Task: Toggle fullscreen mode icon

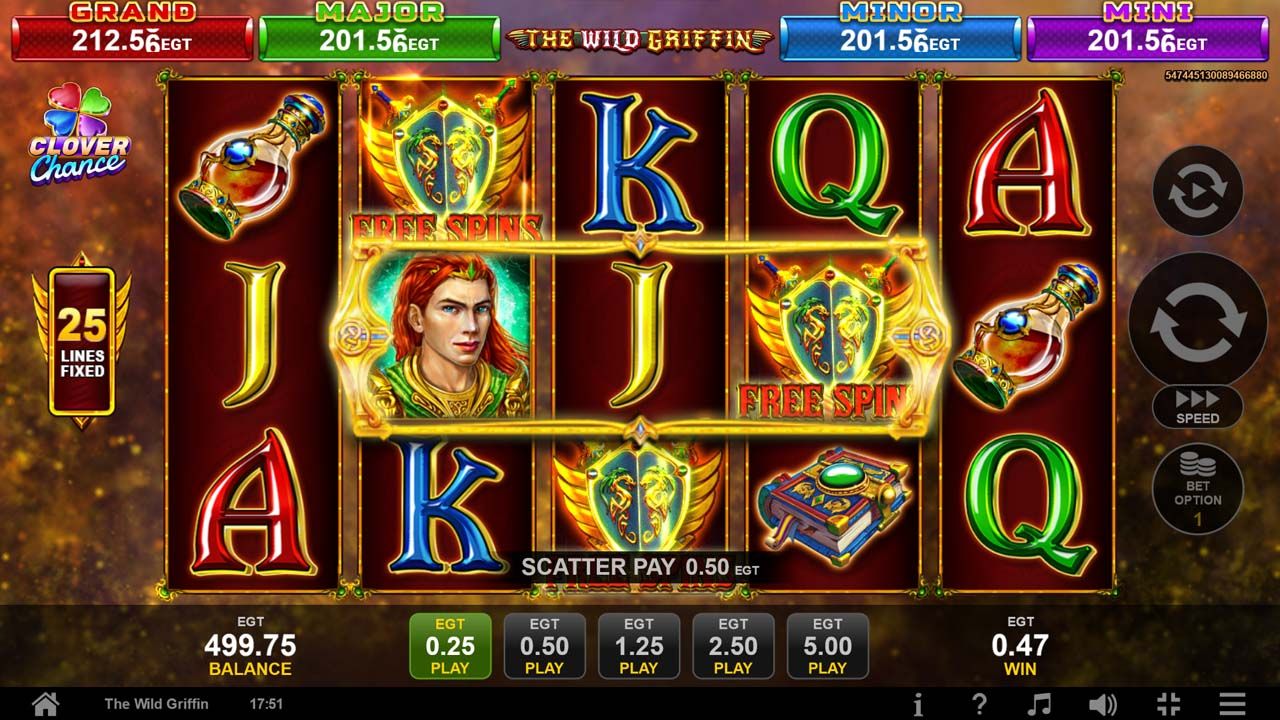Action: click(x=1168, y=703)
